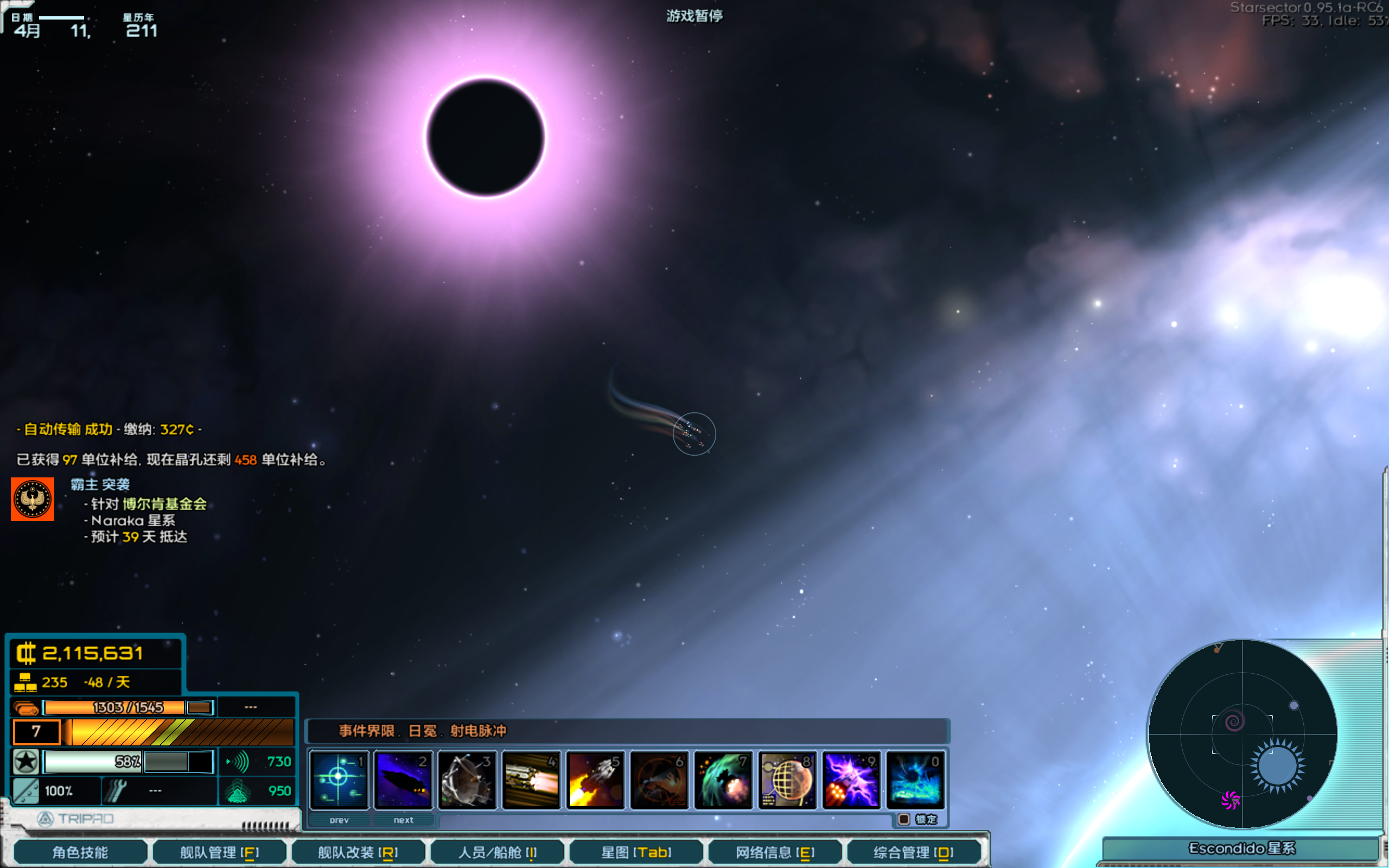Switch to the next ability bar page
Screen dimensions: 1389x868
pyautogui.click(x=404, y=820)
